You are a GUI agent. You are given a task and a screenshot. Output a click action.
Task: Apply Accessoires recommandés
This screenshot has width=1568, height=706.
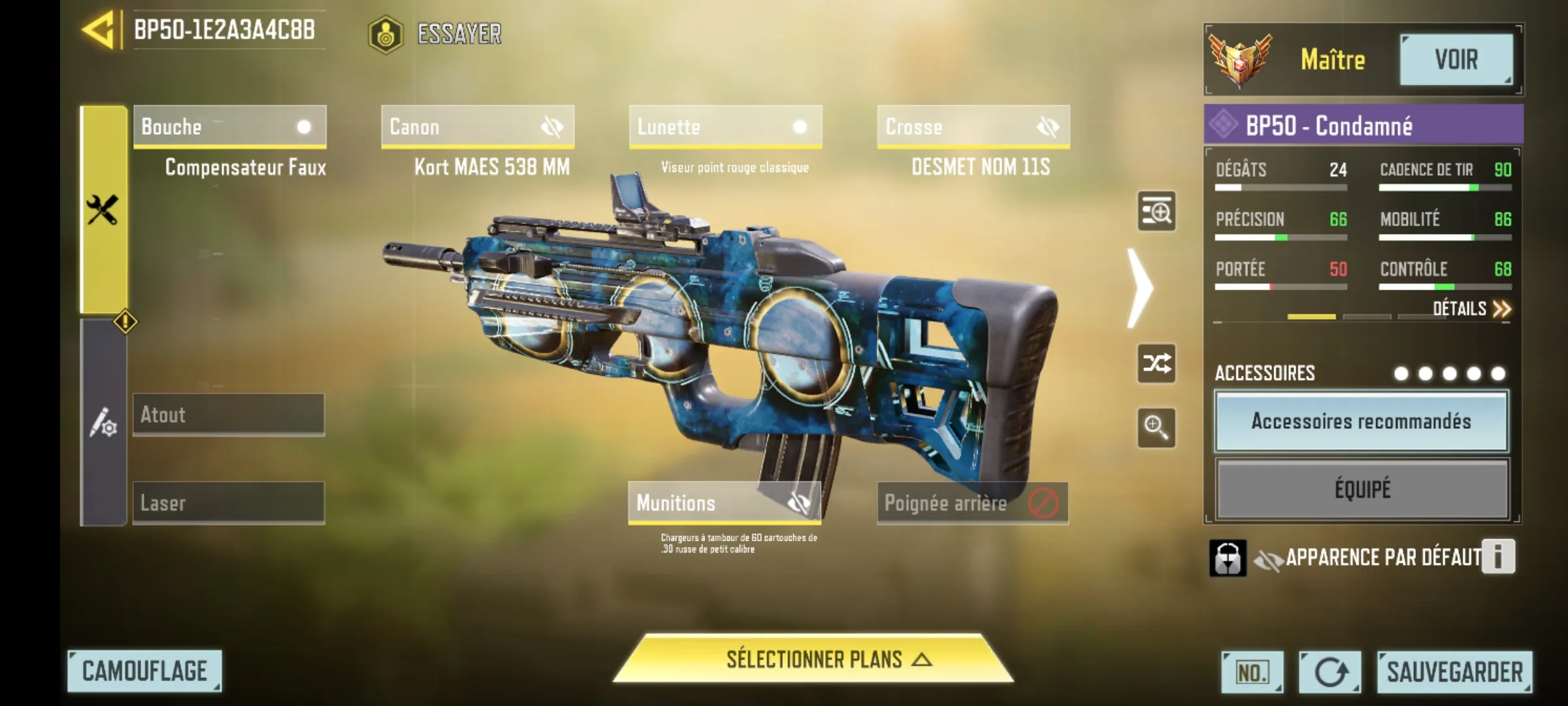coord(1361,422)
